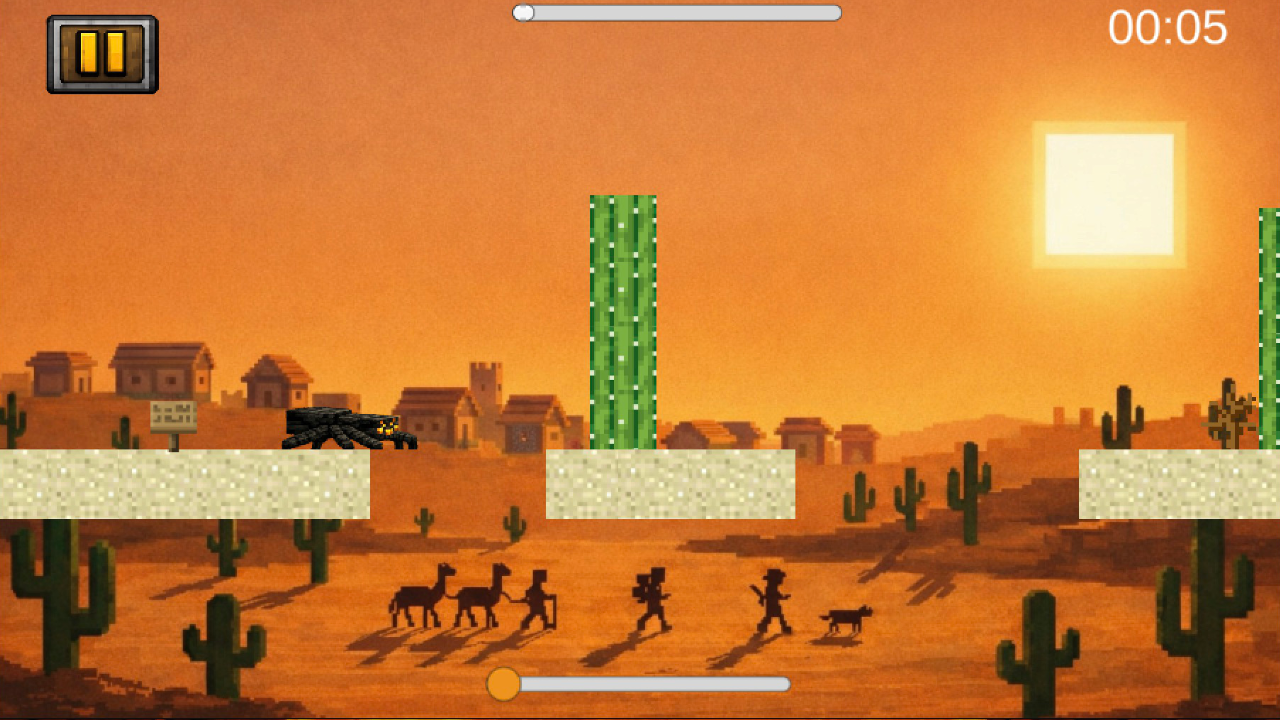Viewport: 1280px width, 720px height.
Task: Click the timer showing 00:05
Action: pyautogui.click(x=1170, y=30)
